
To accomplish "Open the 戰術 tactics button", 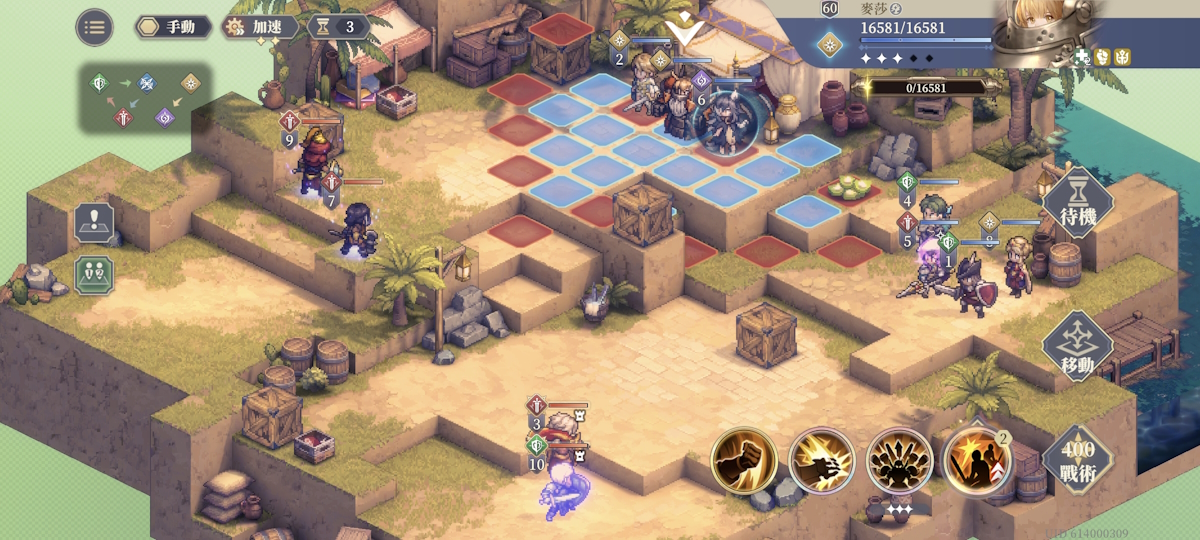I will pyautogui.click(x=1077, y=458).
